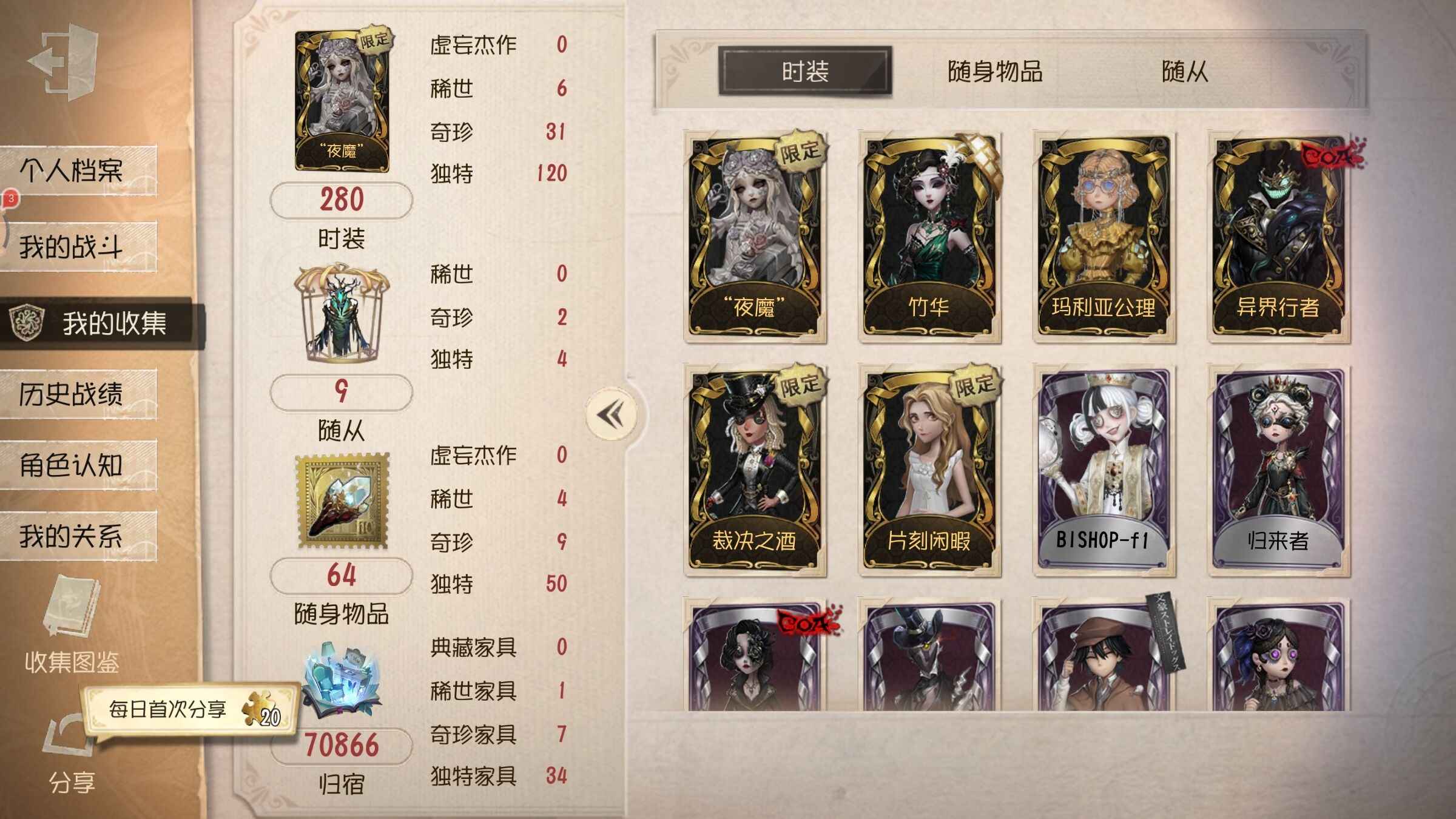View the 片刻闲暇 costume card
The image size is (1456, 819).
pyautogui.click(x=929, y=471)
